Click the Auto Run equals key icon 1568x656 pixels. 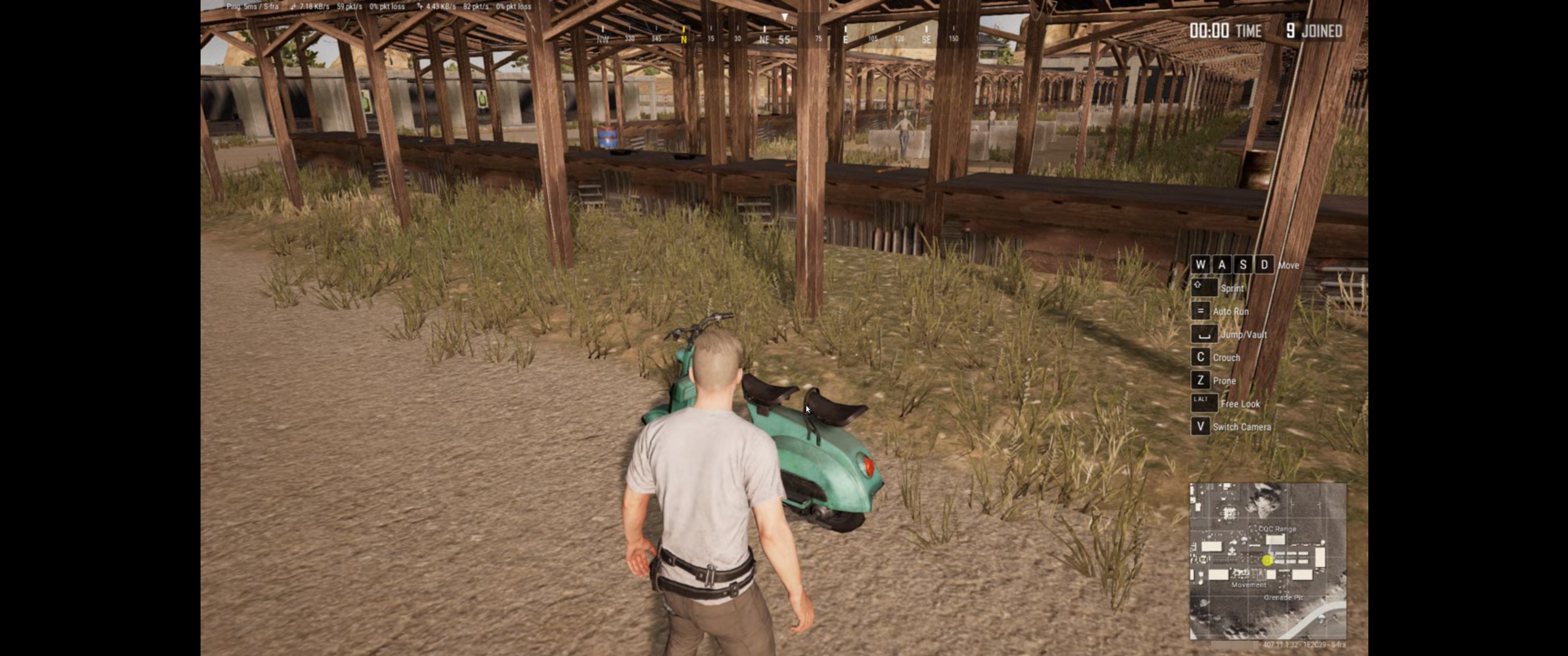pos(1200,311)
